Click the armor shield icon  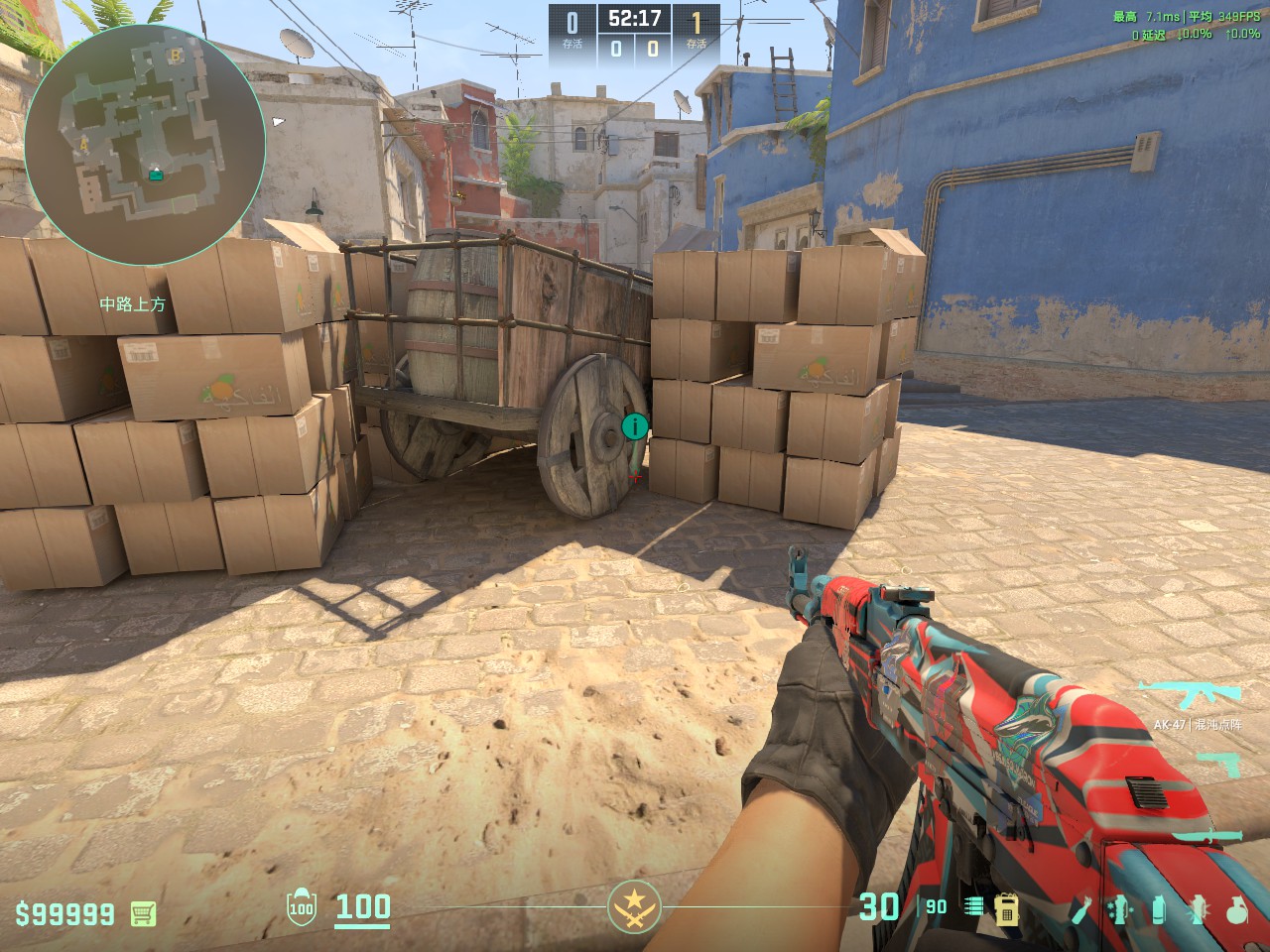pos(301,907)
